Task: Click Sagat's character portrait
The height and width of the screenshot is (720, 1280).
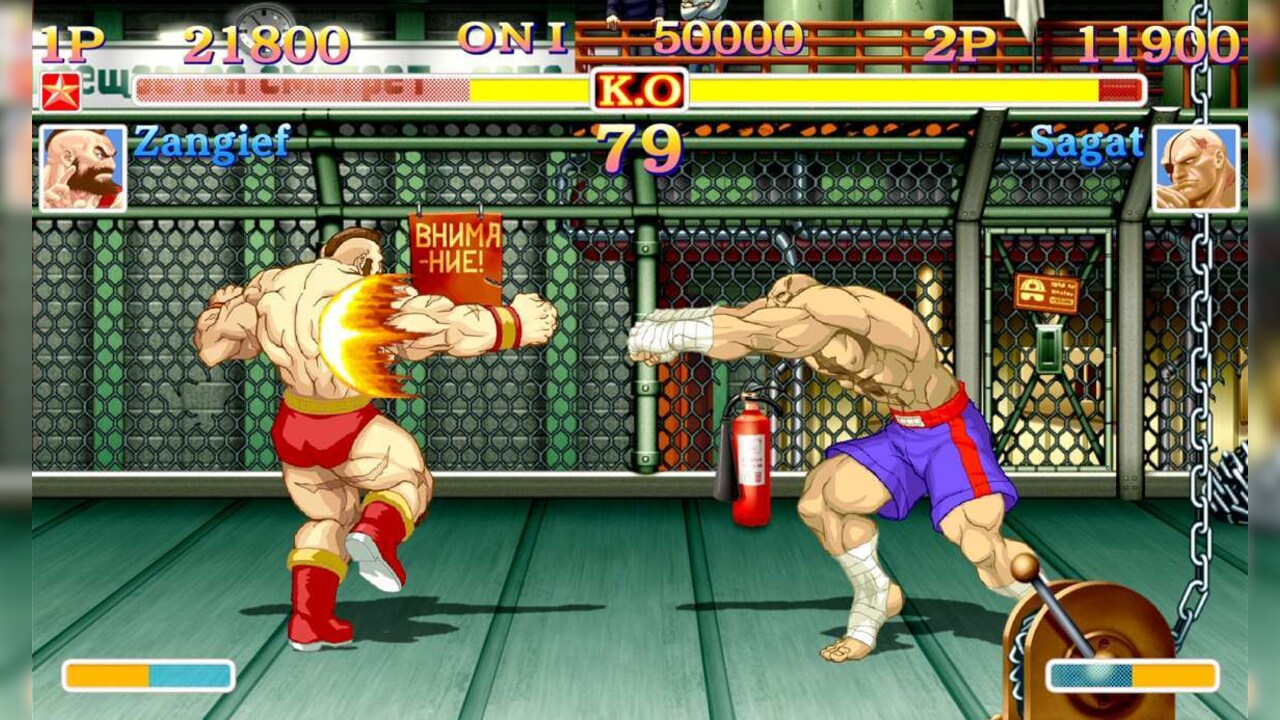Action: [x=1196, y=168]
